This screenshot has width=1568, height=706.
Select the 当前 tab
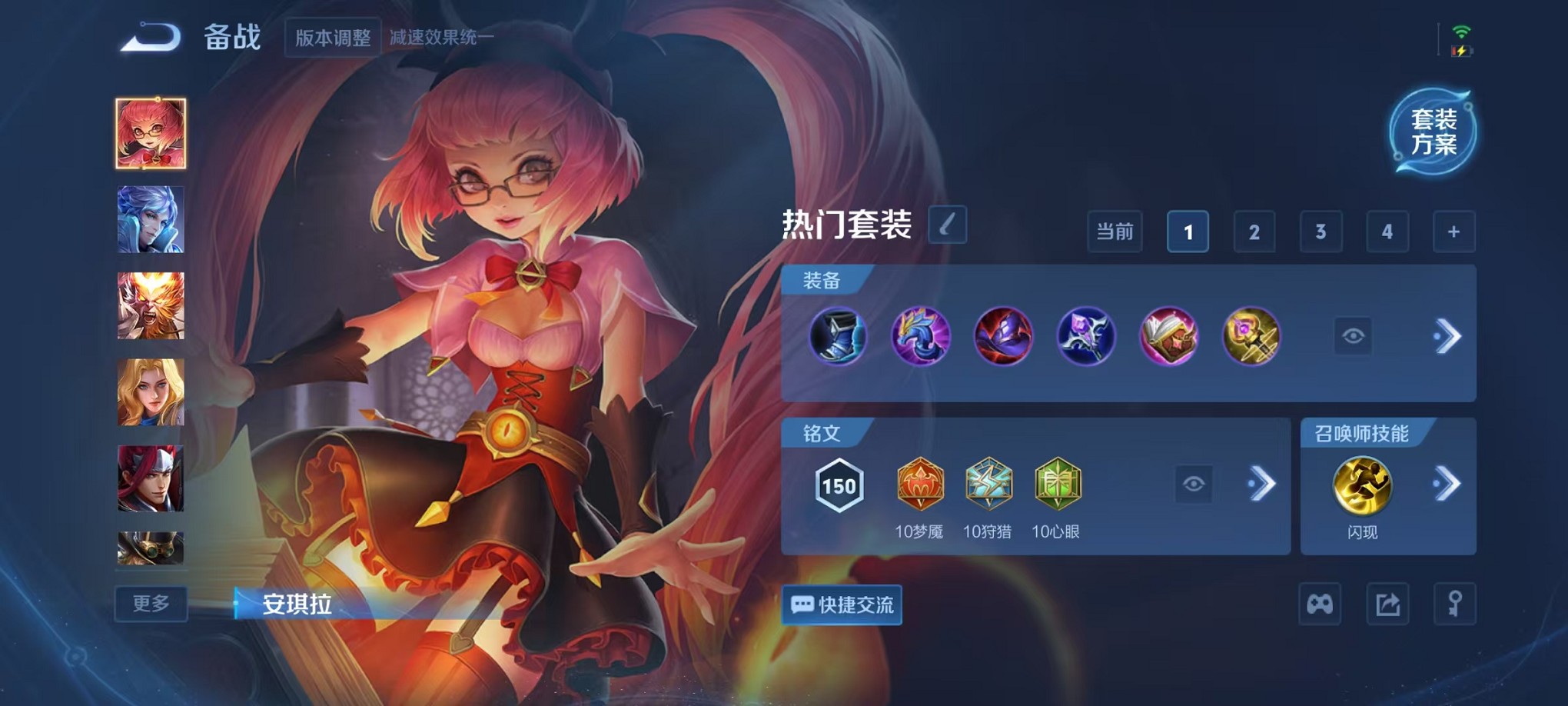pos(1114,231)
